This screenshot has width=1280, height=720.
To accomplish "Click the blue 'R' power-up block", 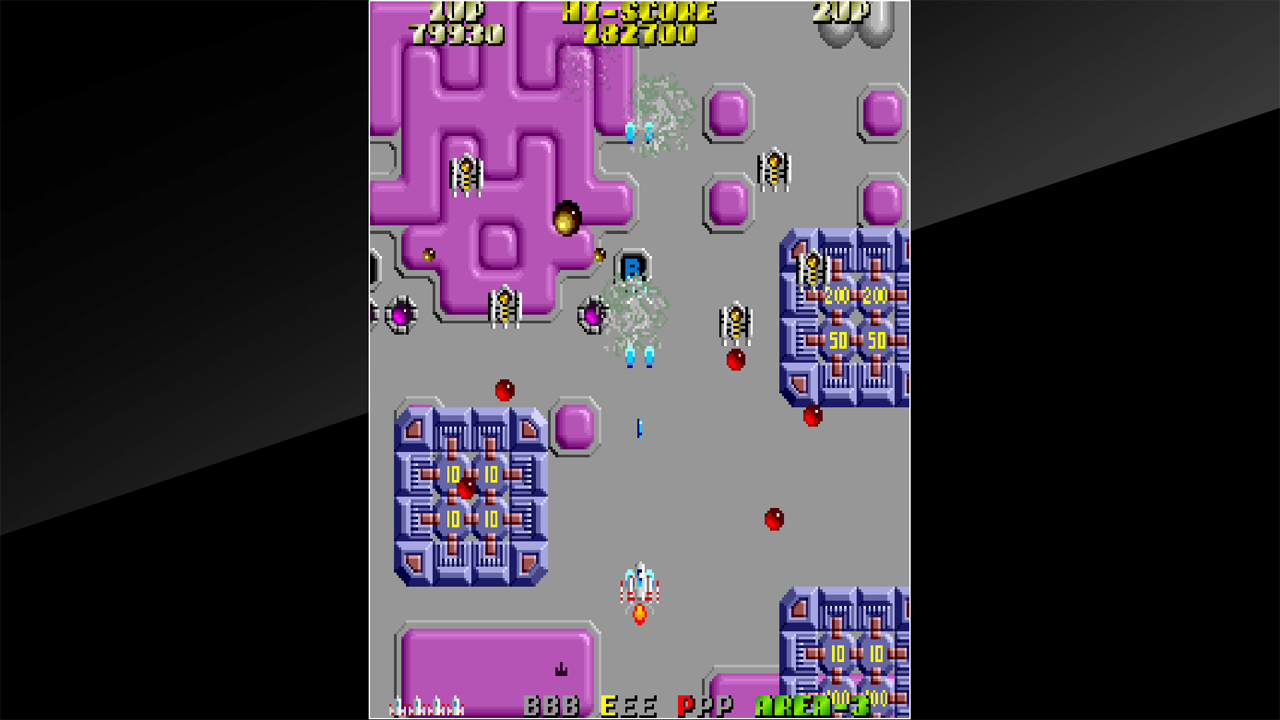I will click(633, 266).
